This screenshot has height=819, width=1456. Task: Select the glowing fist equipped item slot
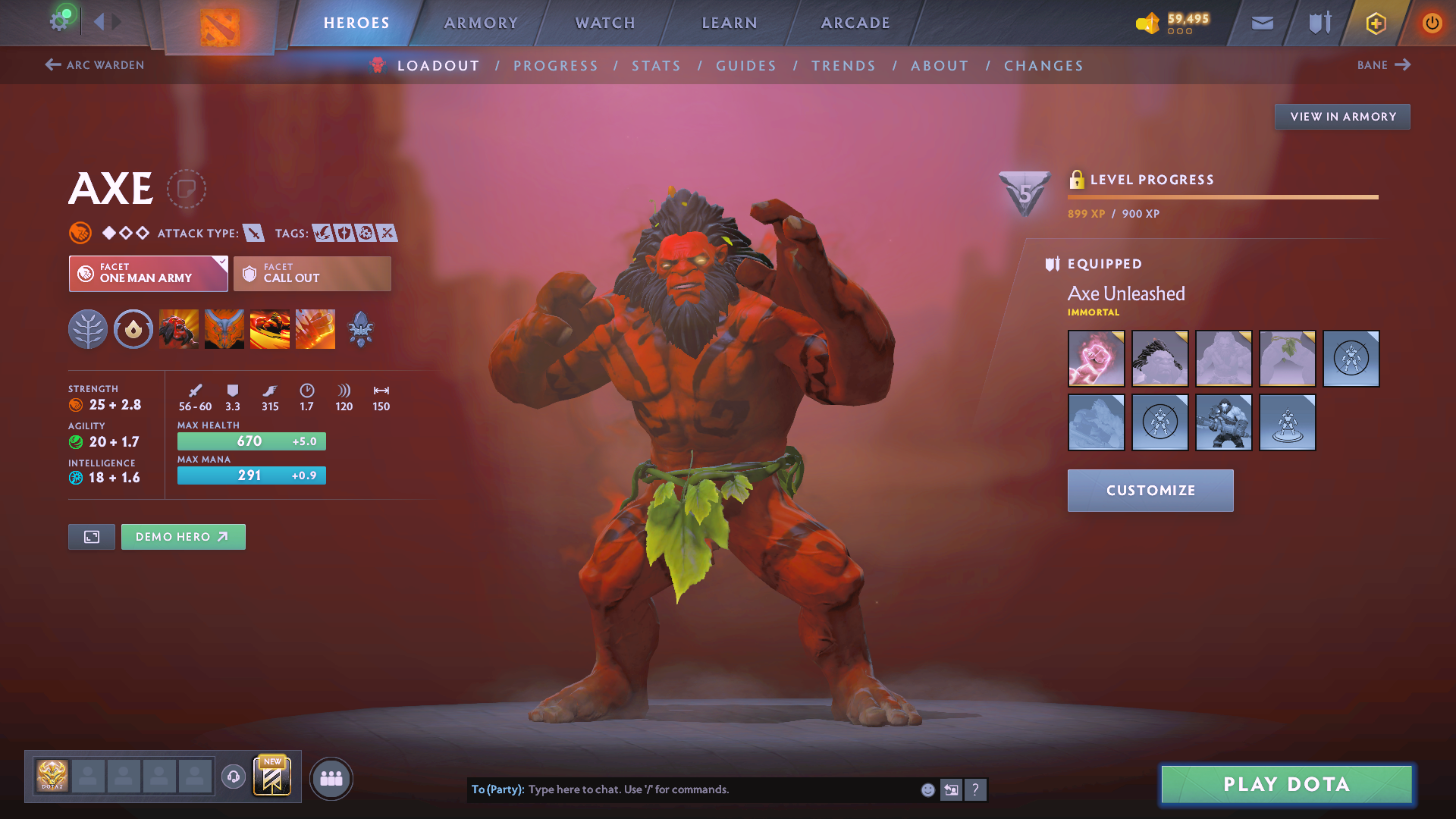coord(1096,359)
